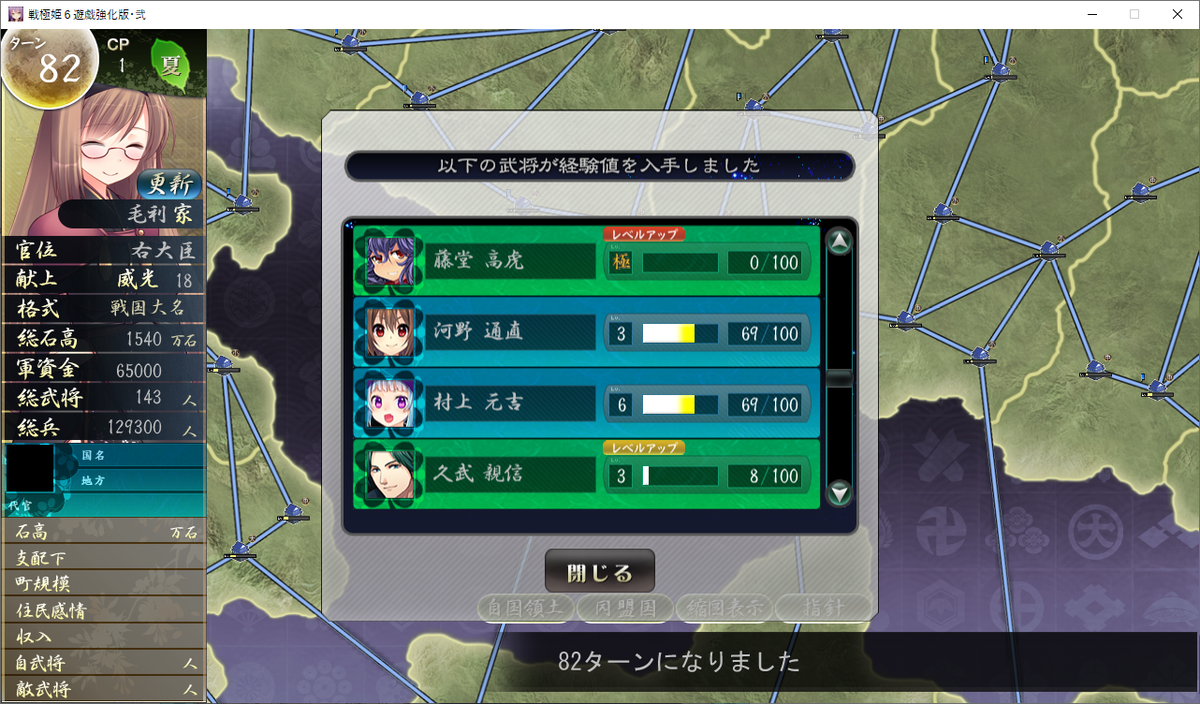Toggle the 縮図表示 map overview
This screenshot has height=704, width=1200.
pyautogui.click(x=723, y=607)
